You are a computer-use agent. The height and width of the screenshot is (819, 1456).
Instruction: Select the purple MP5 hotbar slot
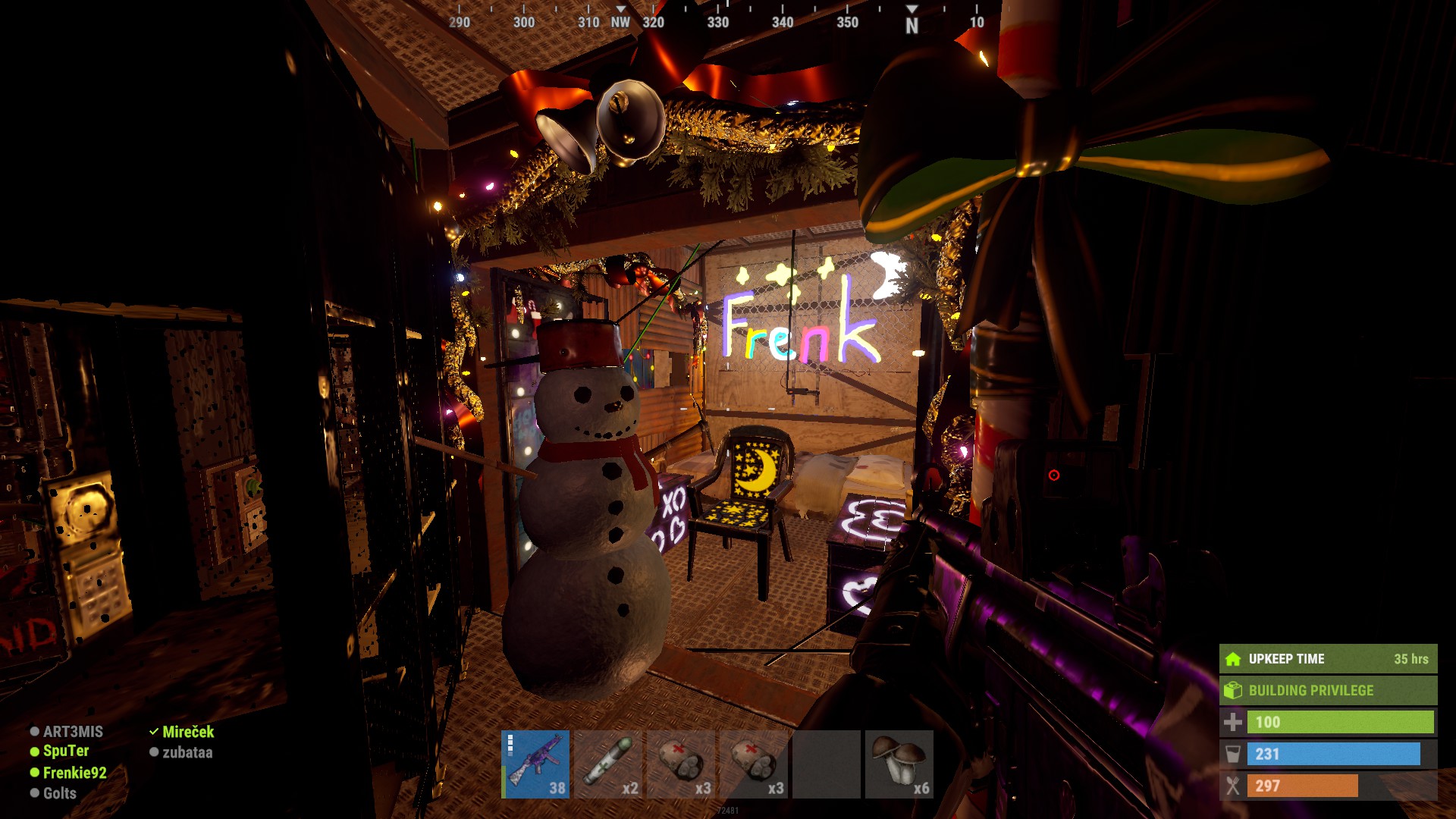(x=535, y=764)
